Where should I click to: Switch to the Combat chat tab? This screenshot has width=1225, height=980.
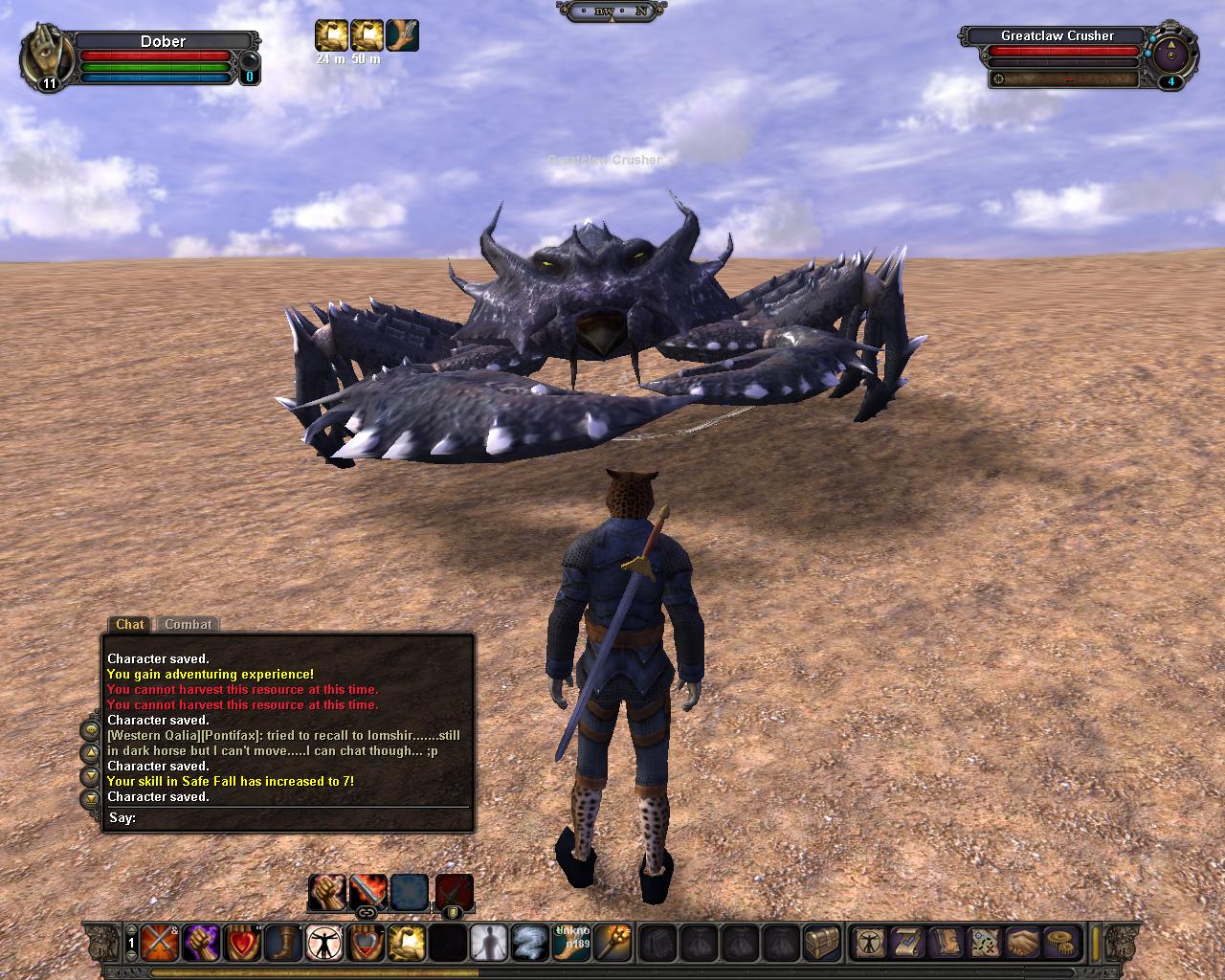pyautogui.click(x=189, y=624)
